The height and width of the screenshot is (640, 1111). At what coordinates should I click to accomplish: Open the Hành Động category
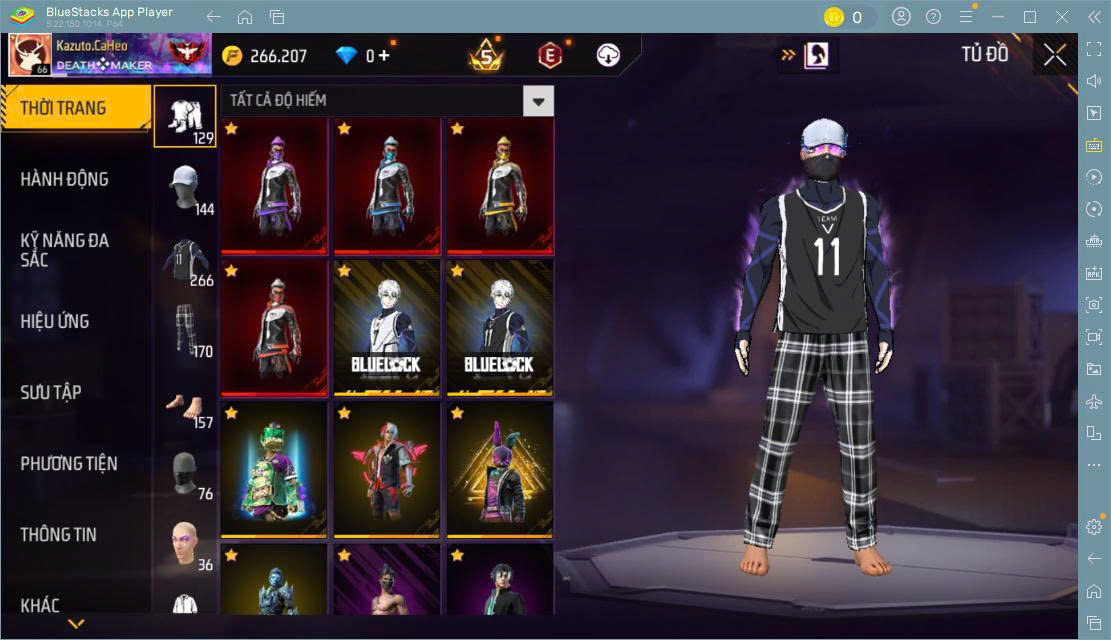(x=64, y=179)
